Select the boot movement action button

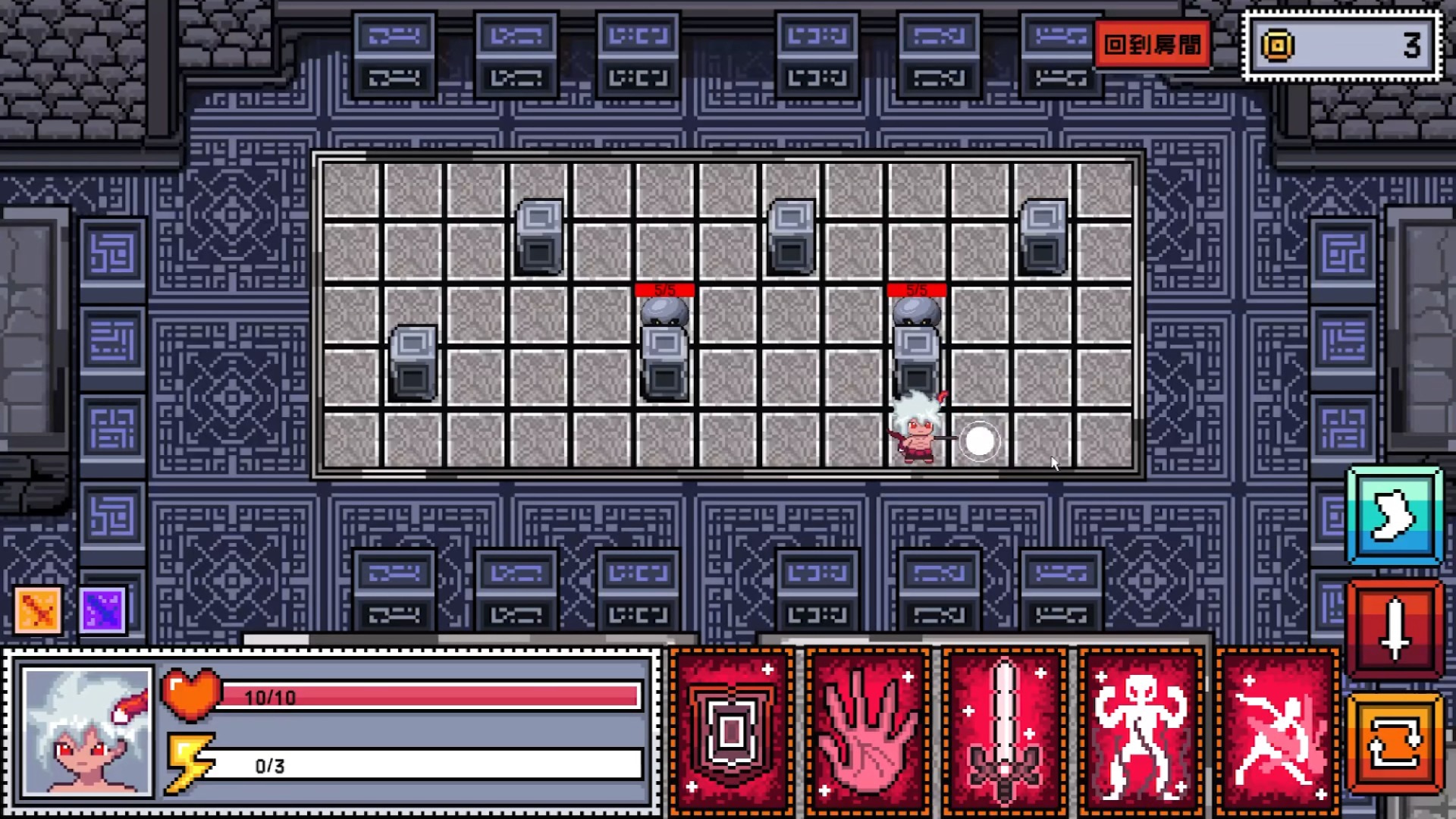coord(1394,516)
